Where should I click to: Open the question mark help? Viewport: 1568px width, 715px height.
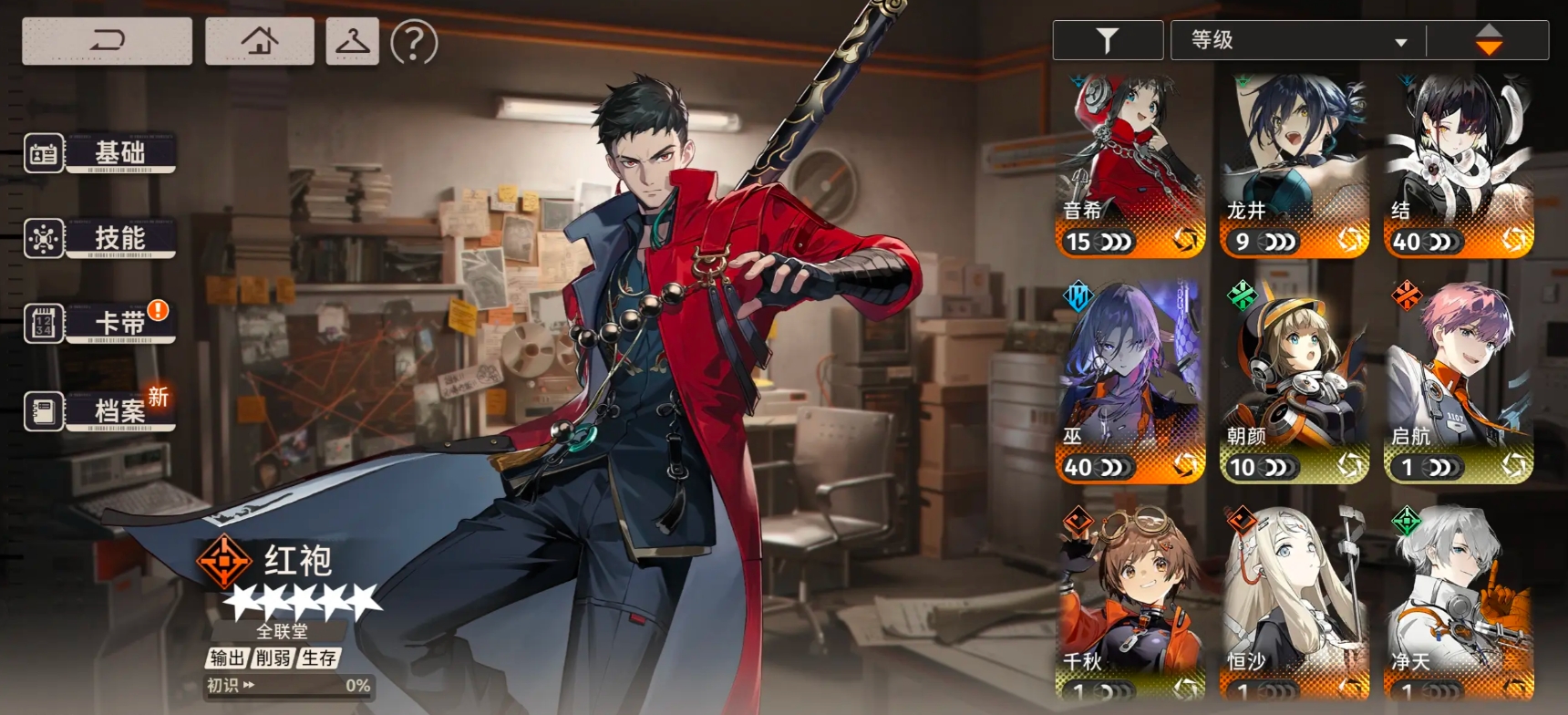click(414, 42)
